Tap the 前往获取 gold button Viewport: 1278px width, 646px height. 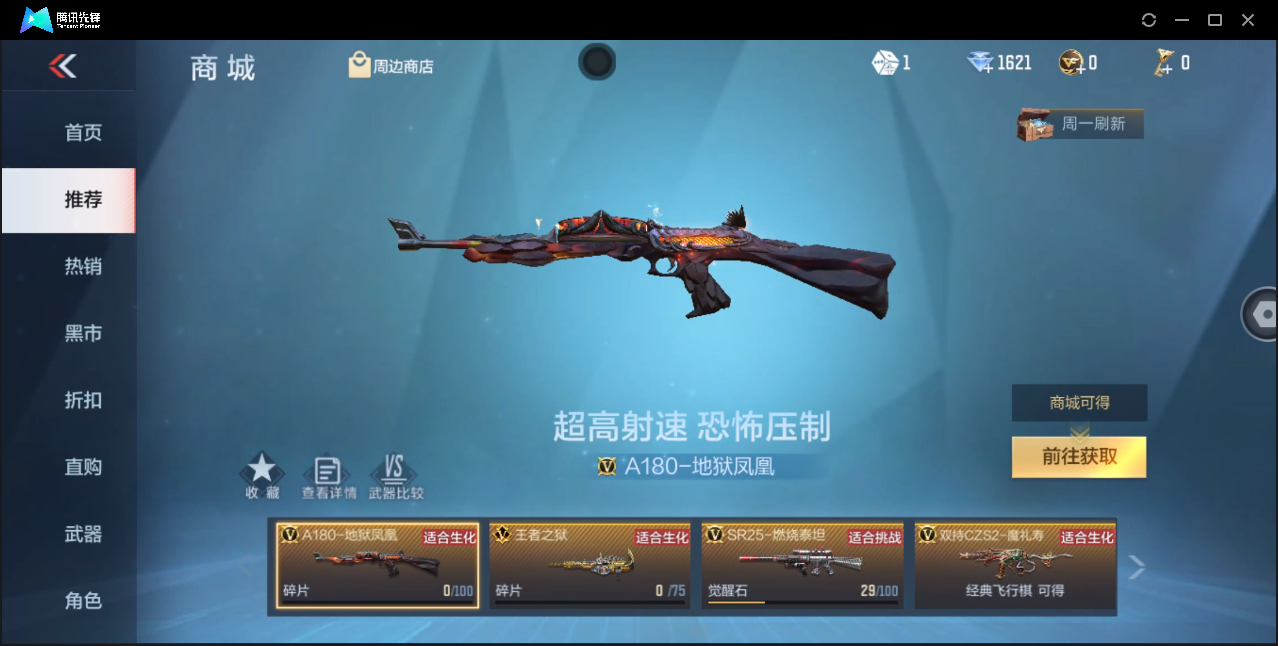coord(1079,457)
